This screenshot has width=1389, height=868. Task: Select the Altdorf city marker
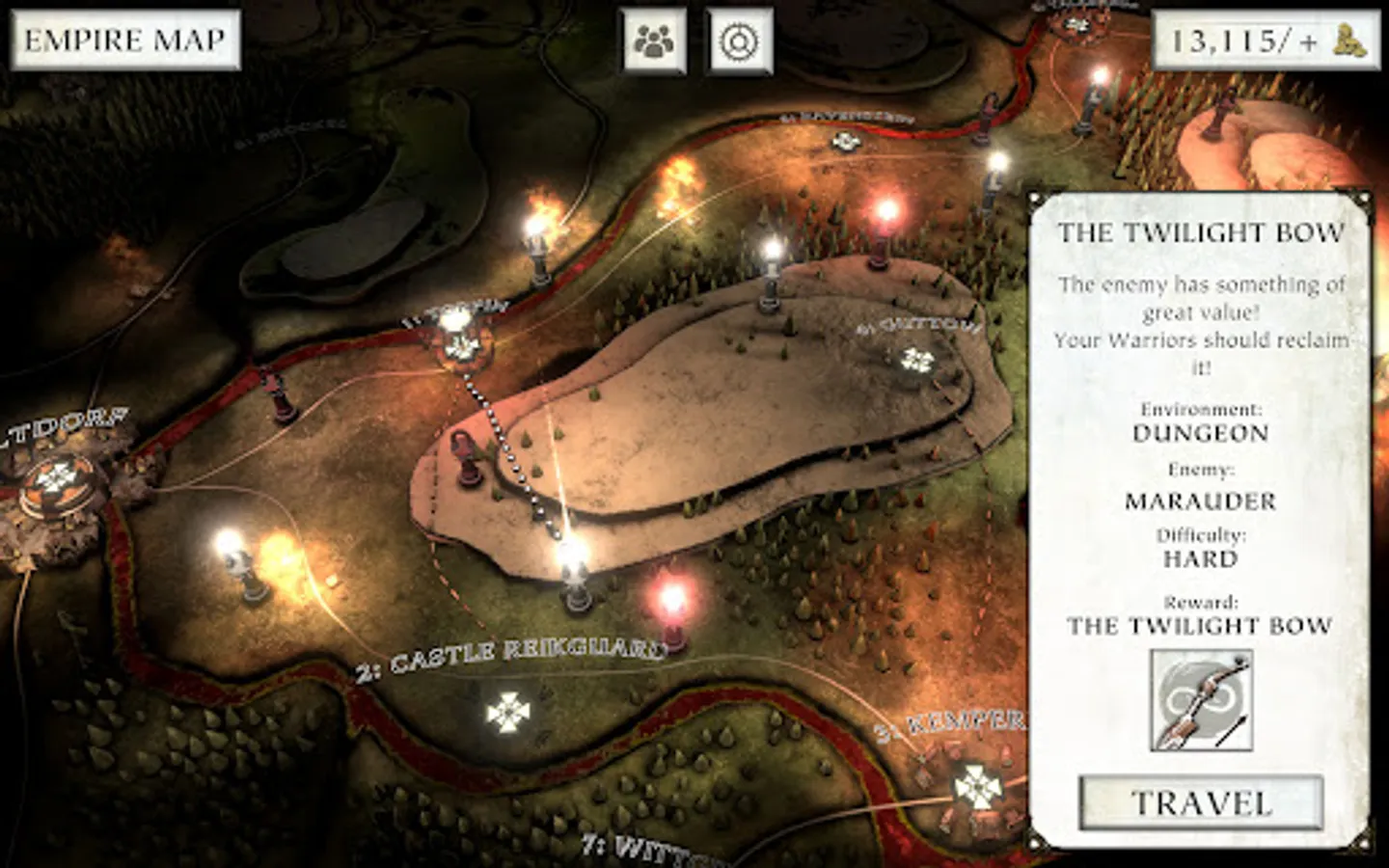click(x=56, y=478)
